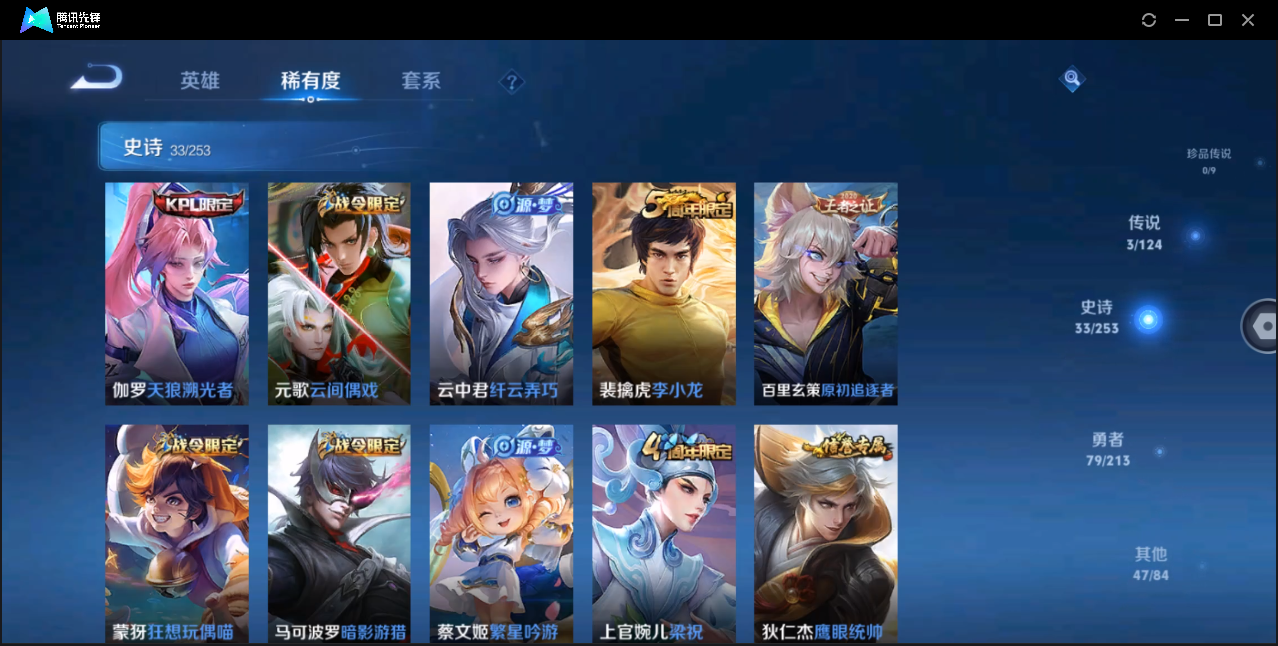Select the 云中君 纤云弄巧 skin card

coord(501,293)
